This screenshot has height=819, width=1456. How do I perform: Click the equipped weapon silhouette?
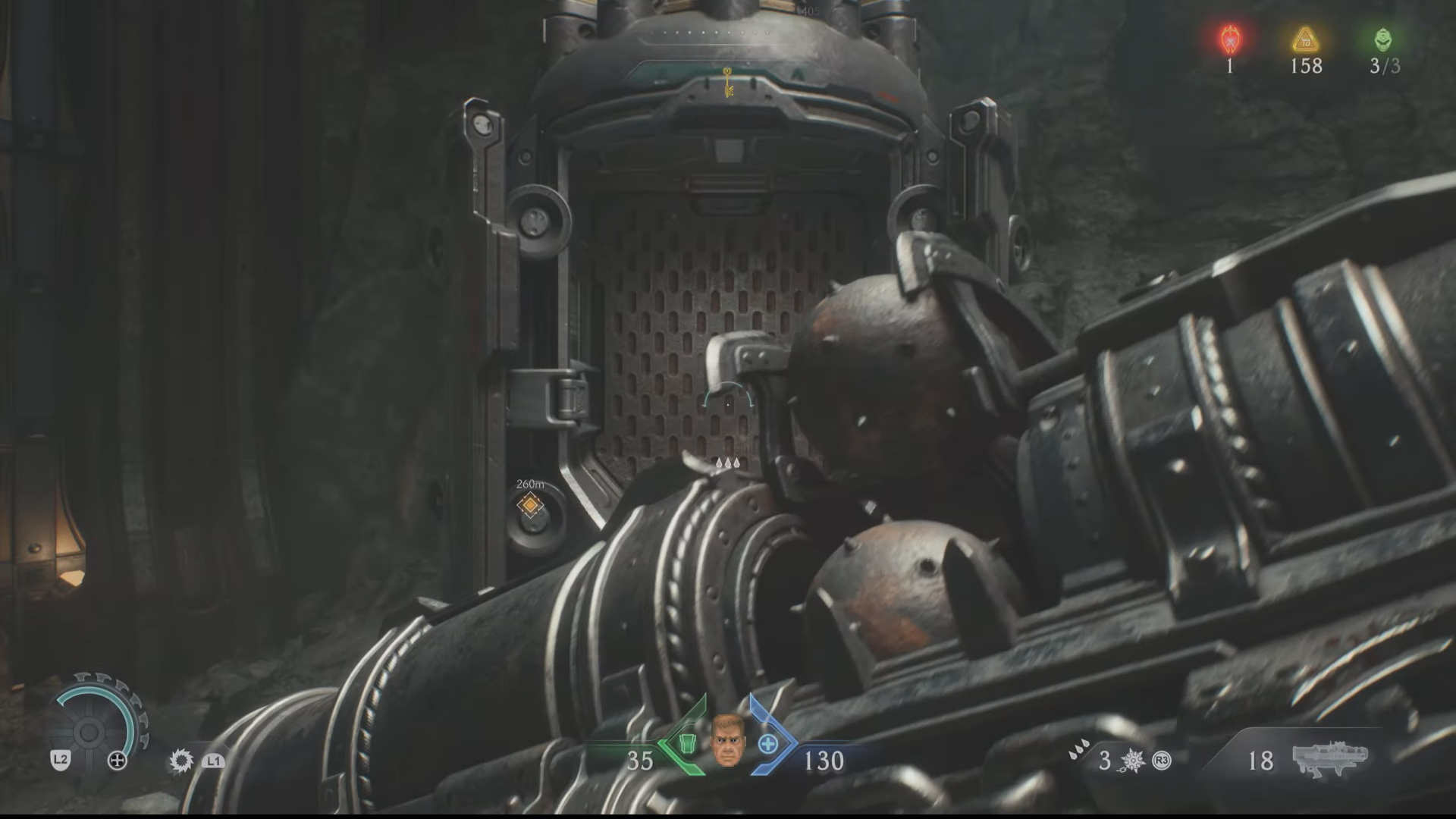tap(1330, 758)
